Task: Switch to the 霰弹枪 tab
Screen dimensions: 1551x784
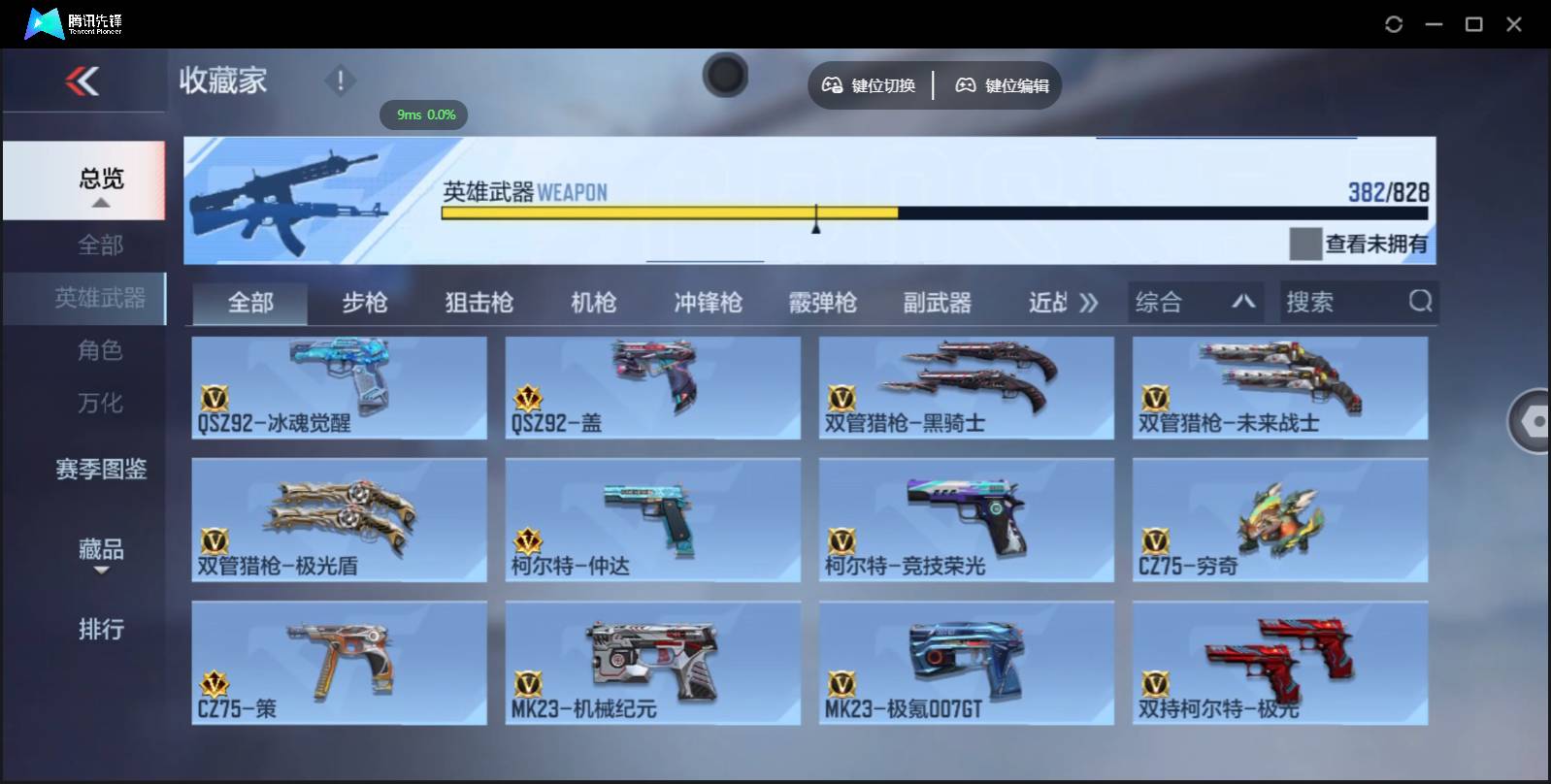Action: point(822,302)
